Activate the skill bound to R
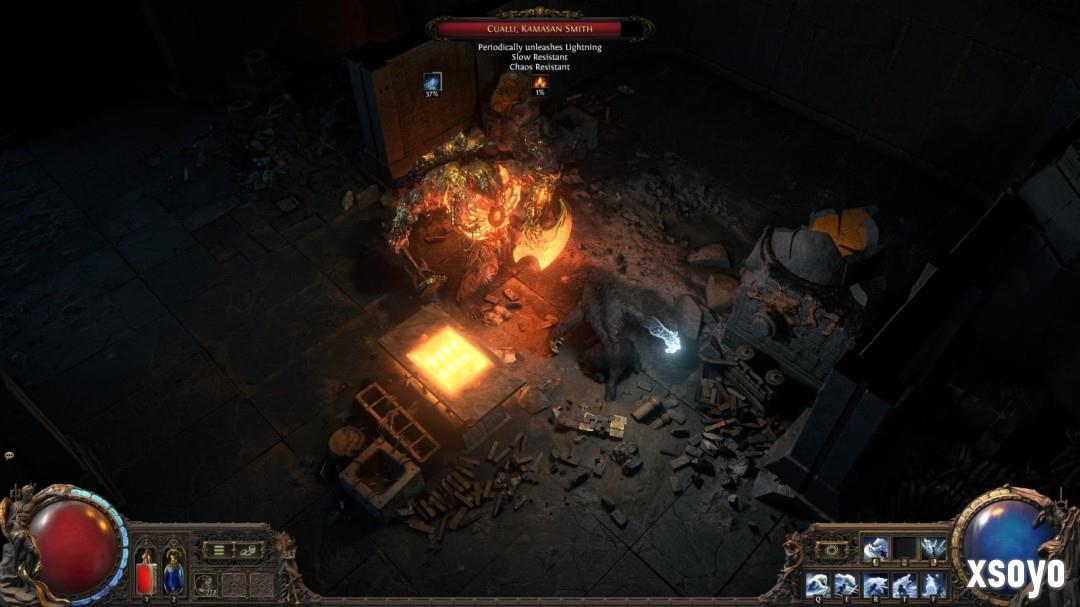Image resolution: width=1080 pixels, height=607 pixels. (x=876, y=585)
